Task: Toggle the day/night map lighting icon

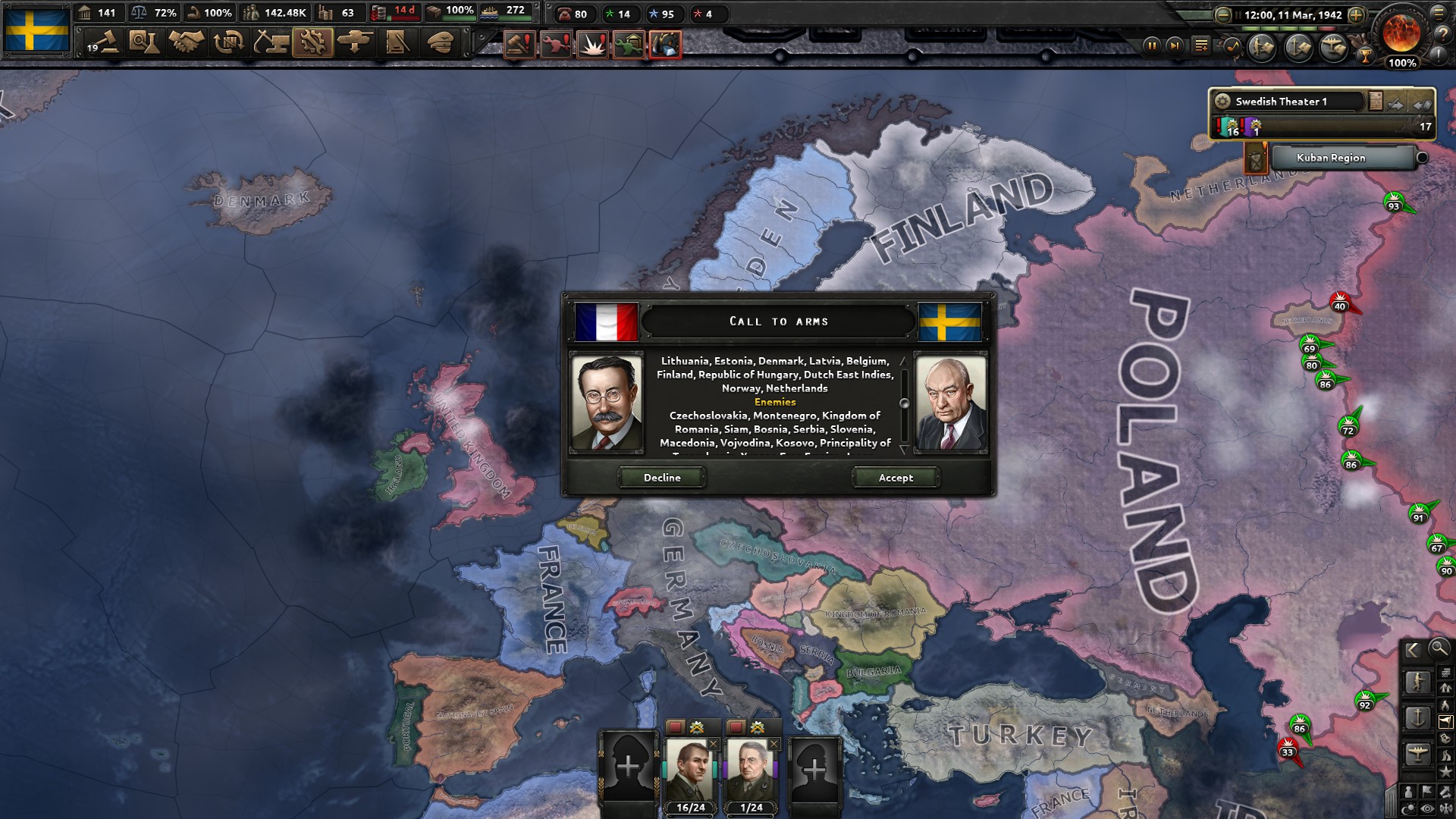Action: [x=1409, y=807]
